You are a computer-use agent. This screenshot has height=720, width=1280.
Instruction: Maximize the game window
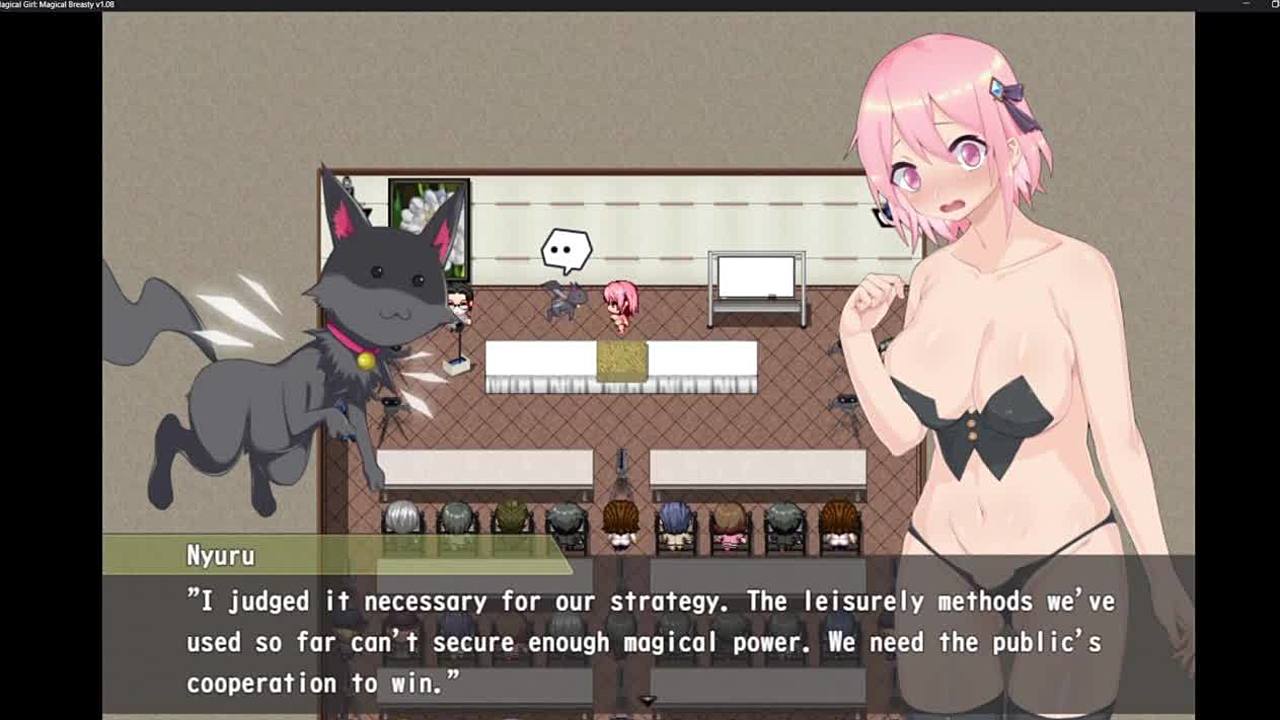tap(1275, 5)
